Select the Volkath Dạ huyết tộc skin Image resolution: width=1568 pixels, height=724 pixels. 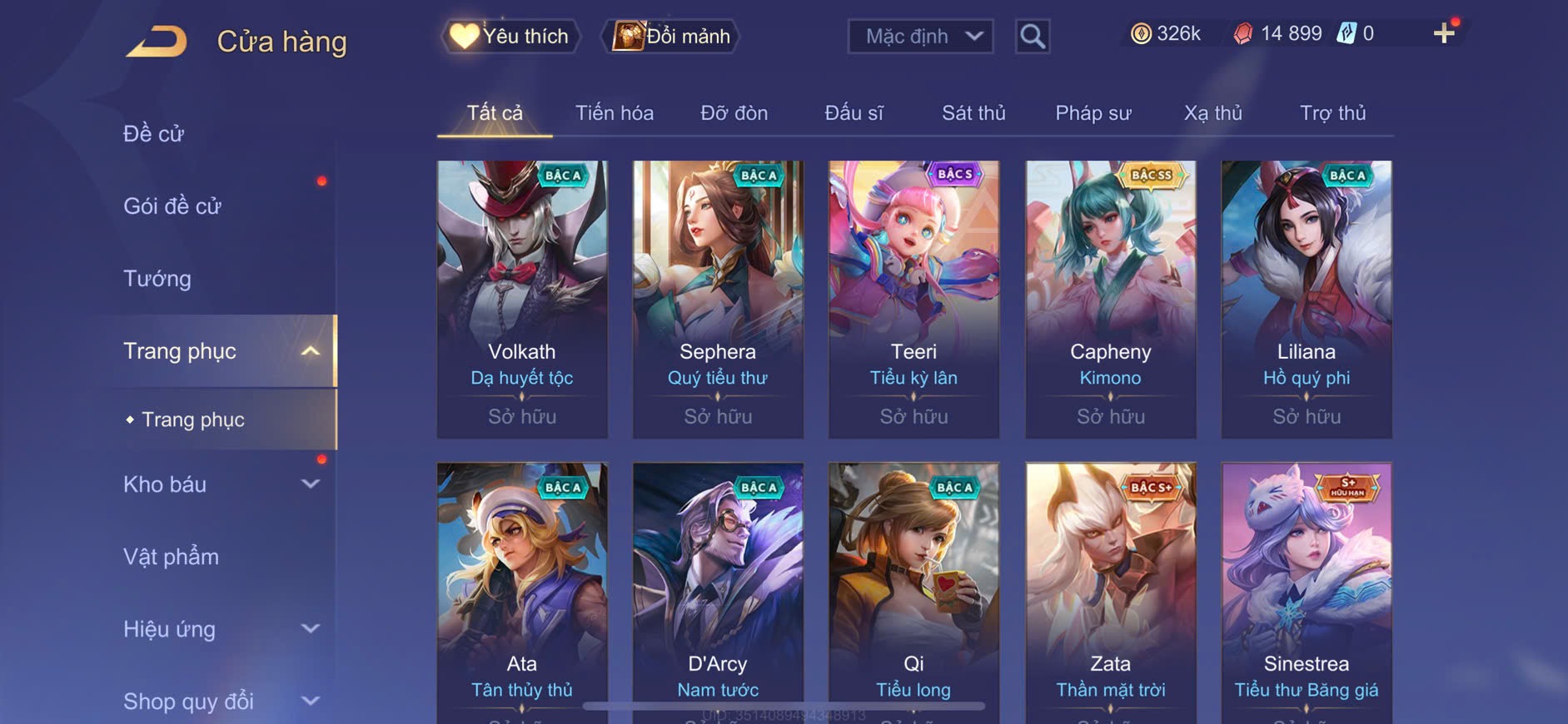click(522, 299)
